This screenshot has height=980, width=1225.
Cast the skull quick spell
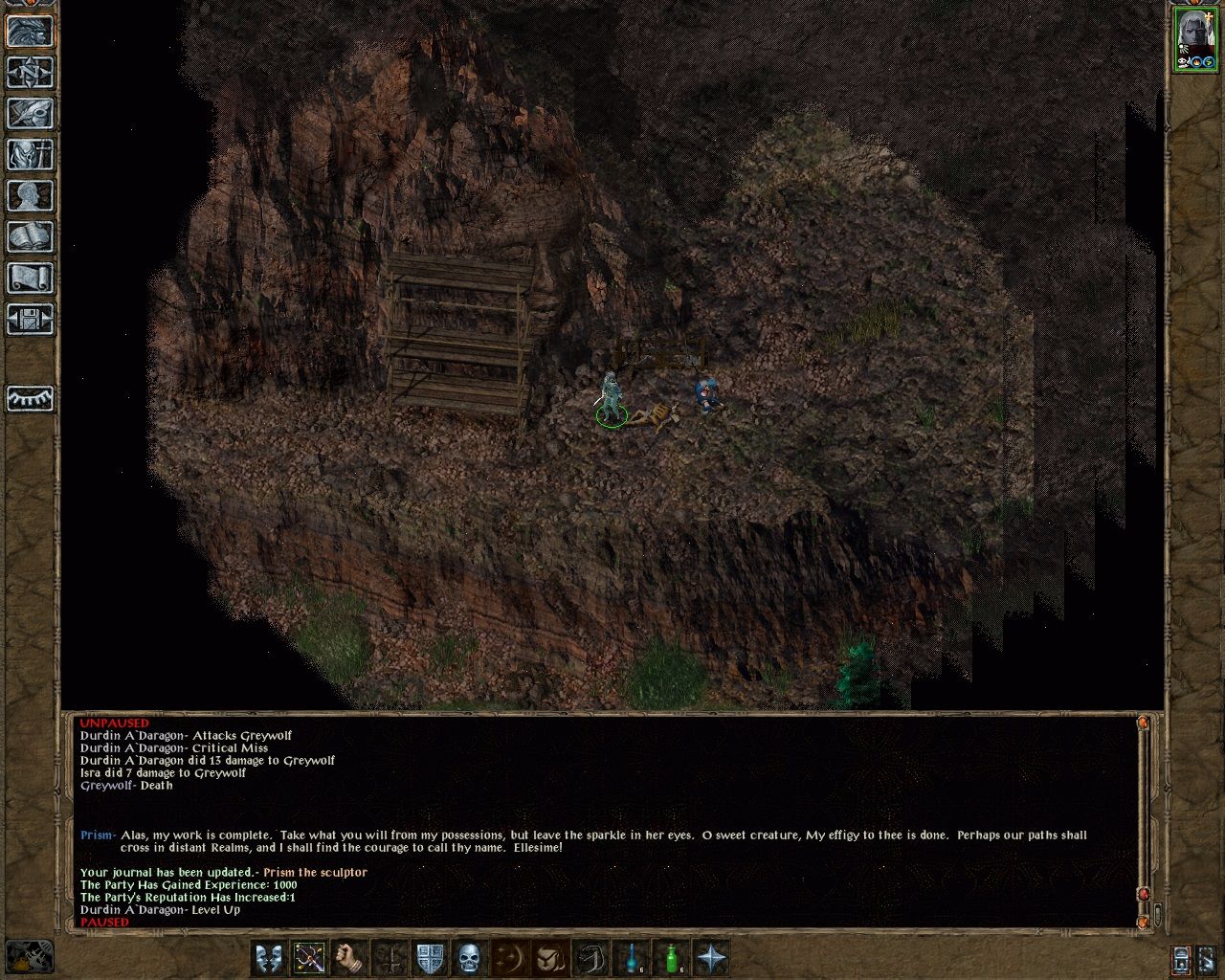coord(467,957)
